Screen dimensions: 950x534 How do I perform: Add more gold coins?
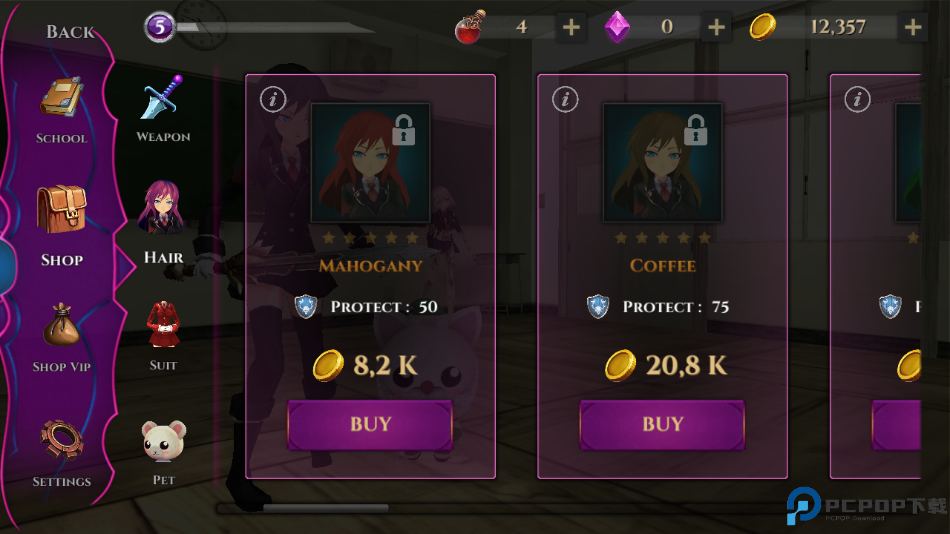click(913, 27)
